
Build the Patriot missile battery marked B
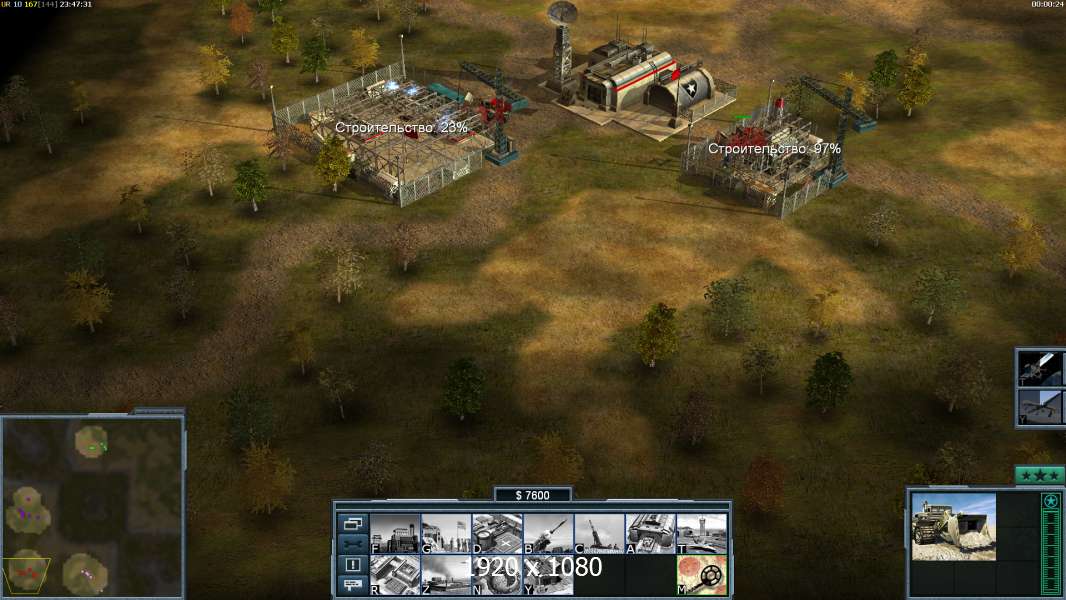pyautogui.click(x=548, y=533)
